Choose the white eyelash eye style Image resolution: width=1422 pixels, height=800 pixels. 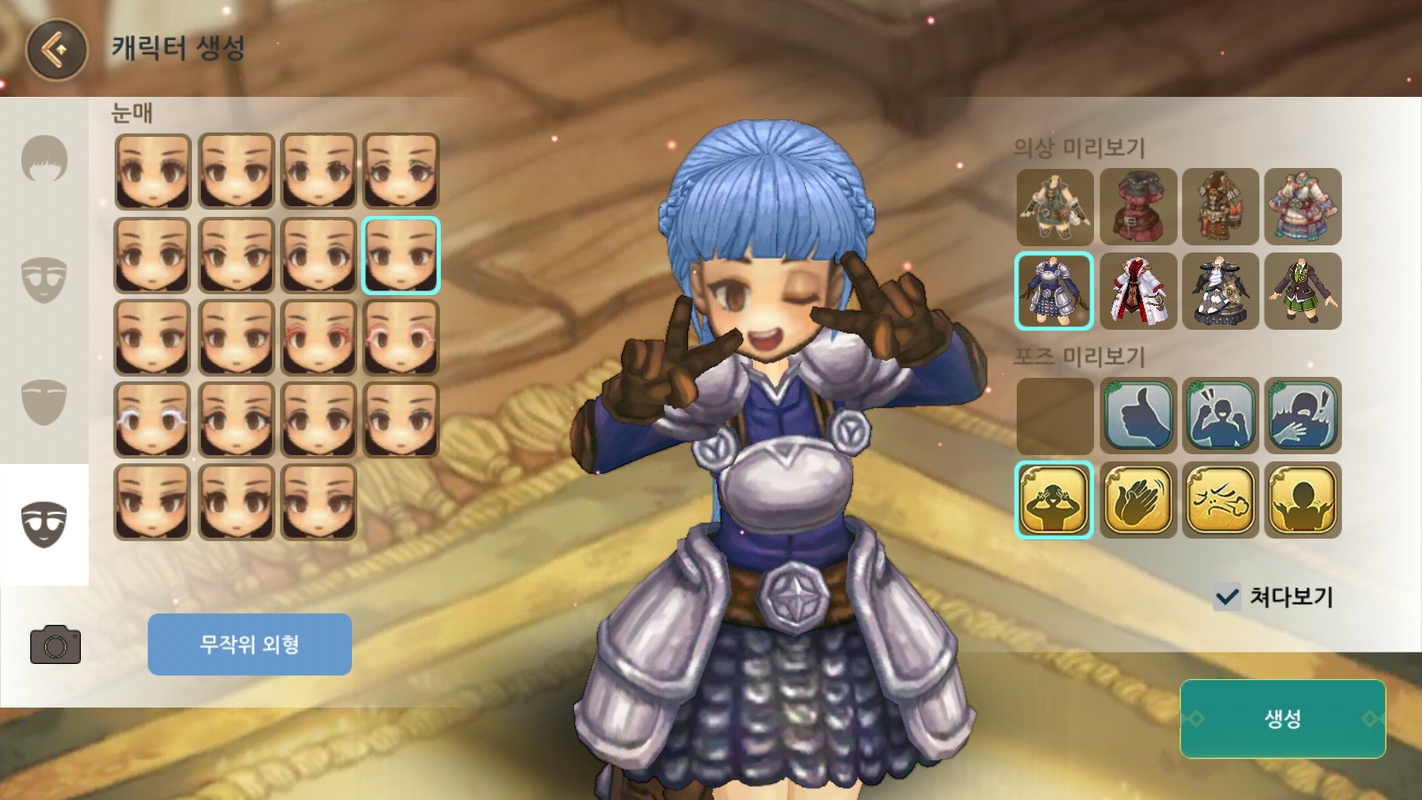153,420
